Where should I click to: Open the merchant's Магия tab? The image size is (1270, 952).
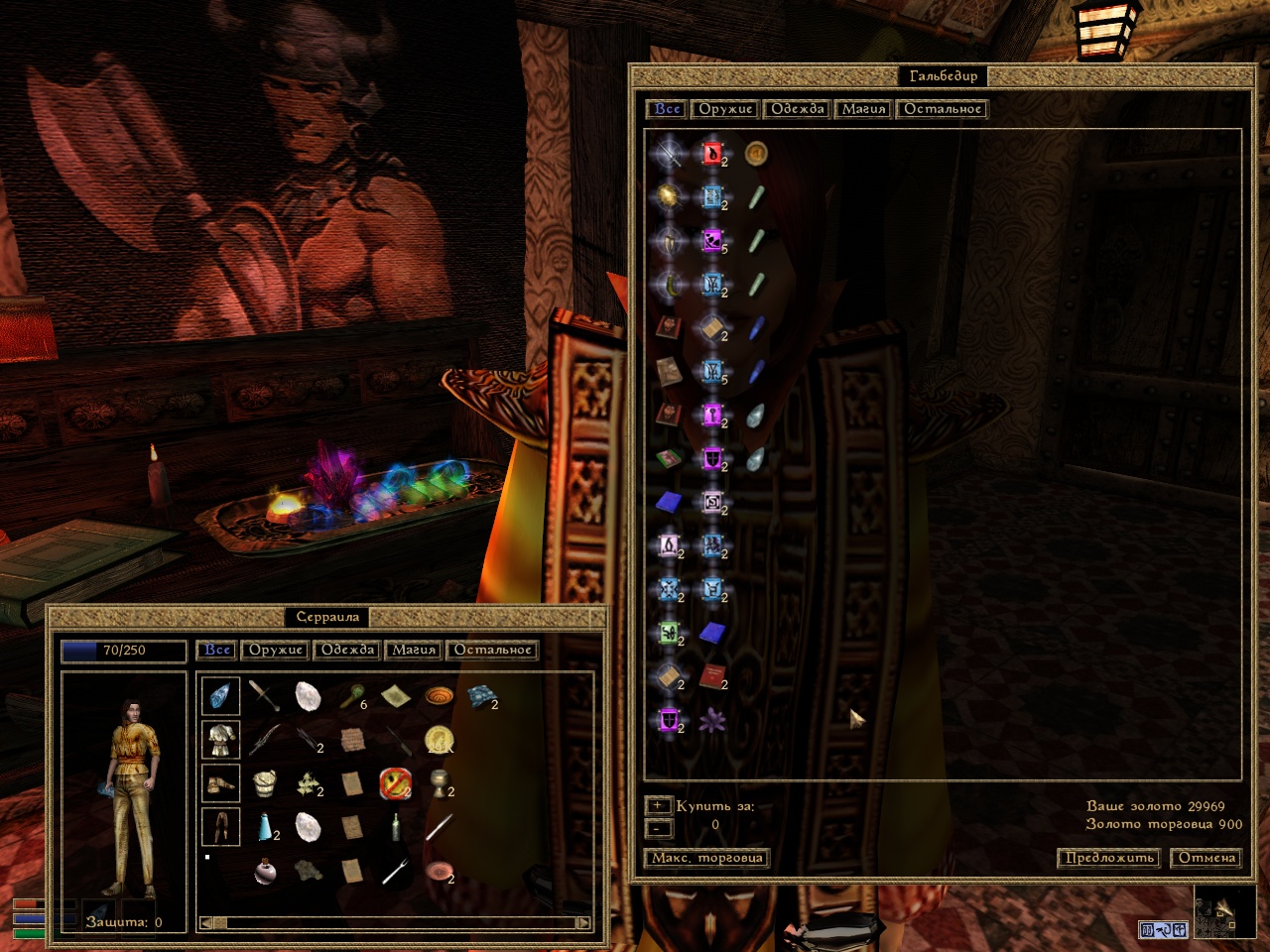tap(863, 109)
